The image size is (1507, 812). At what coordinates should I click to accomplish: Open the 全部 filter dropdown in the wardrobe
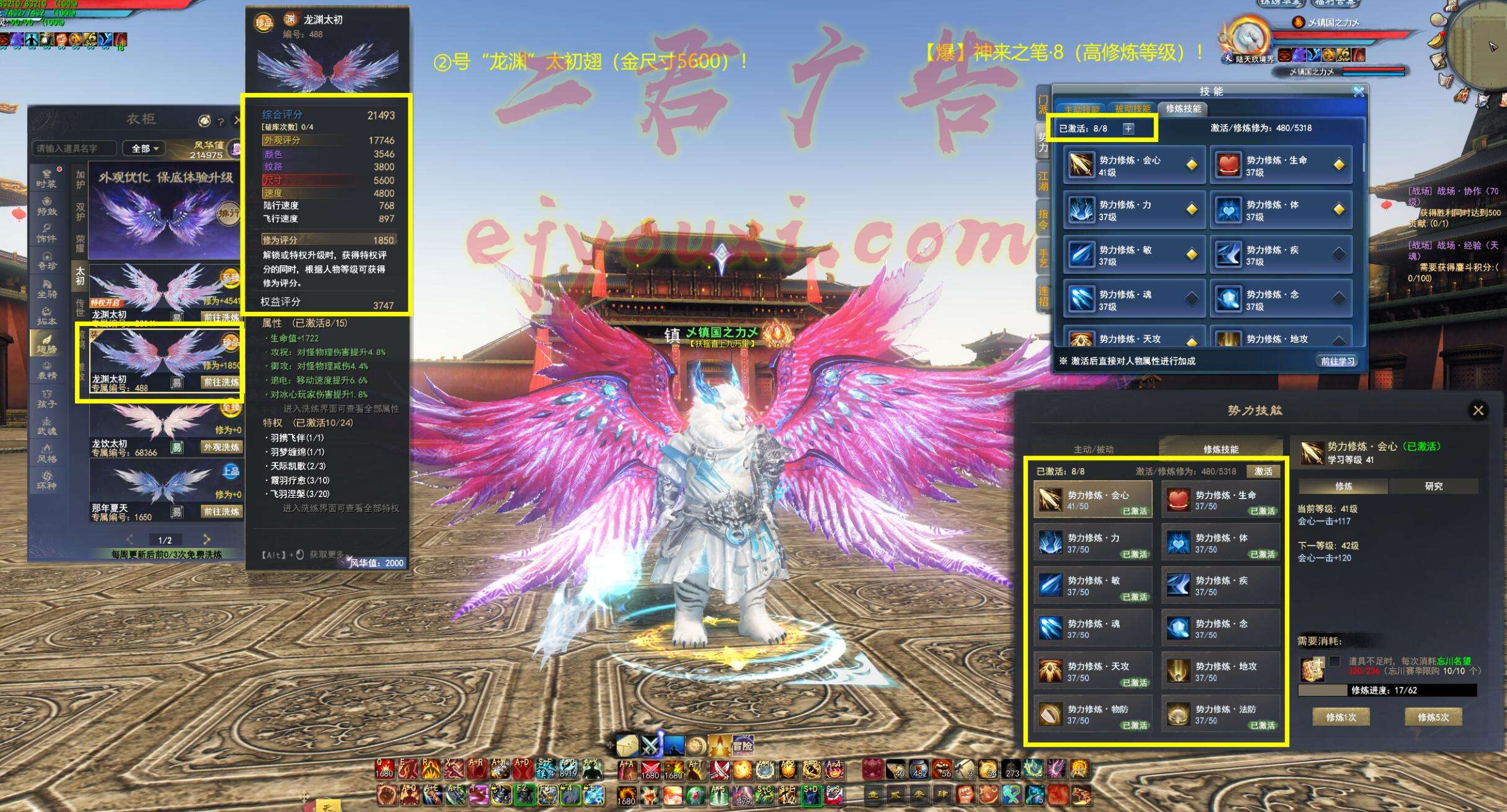[145, 149]
